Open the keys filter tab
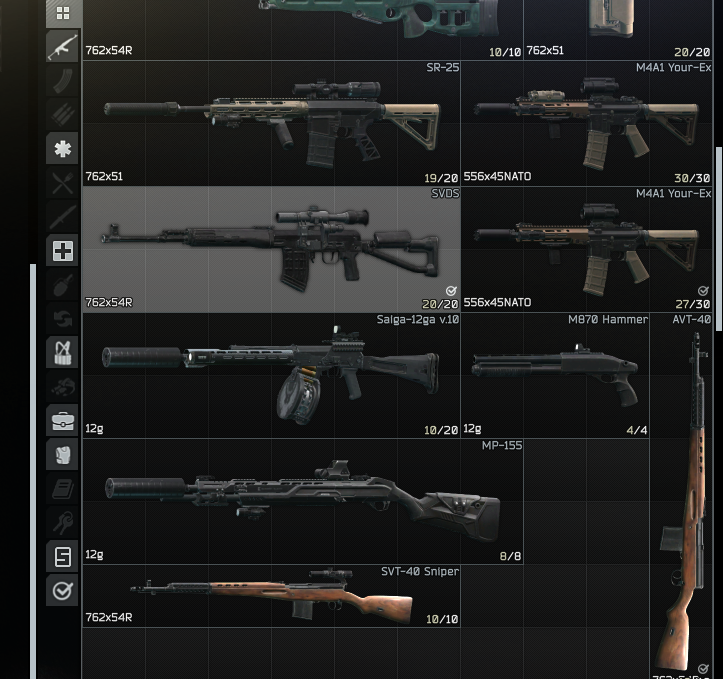Screen dimensions: 723x679 tap(62, 522)
